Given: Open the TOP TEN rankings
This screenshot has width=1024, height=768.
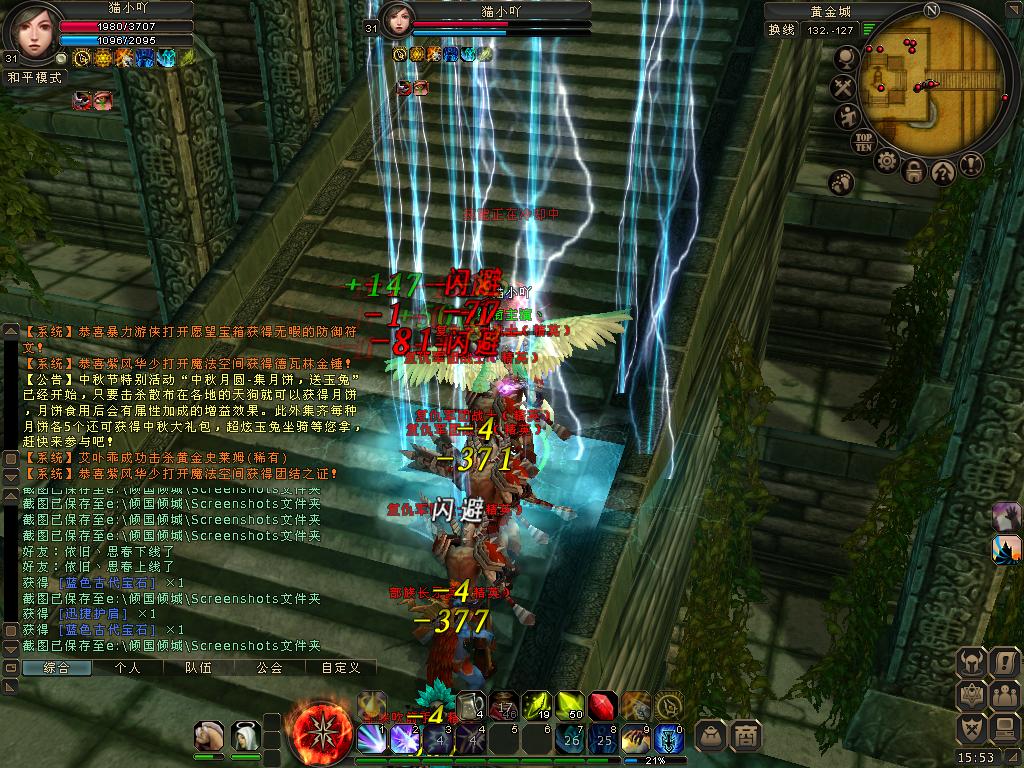Looking at the screenshot, I should pyautogui.click(x=863, y=141).
